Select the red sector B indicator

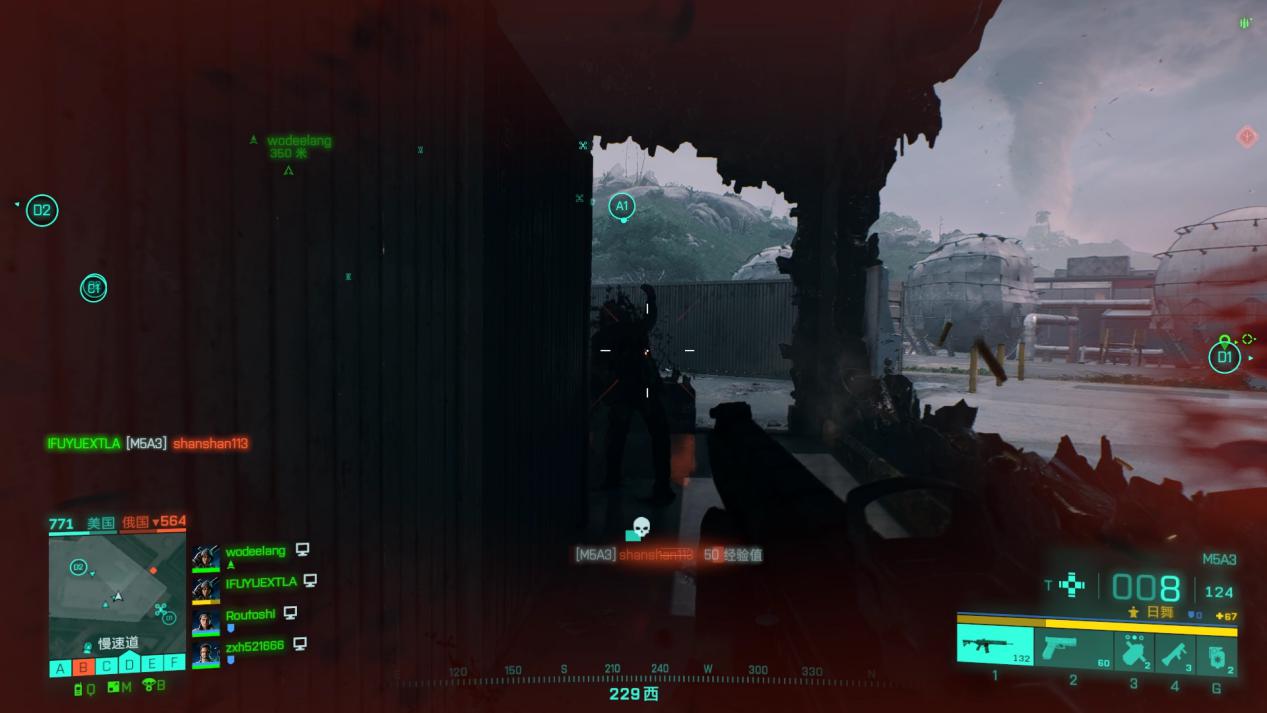pyautogui.click(x=83, y=667)
